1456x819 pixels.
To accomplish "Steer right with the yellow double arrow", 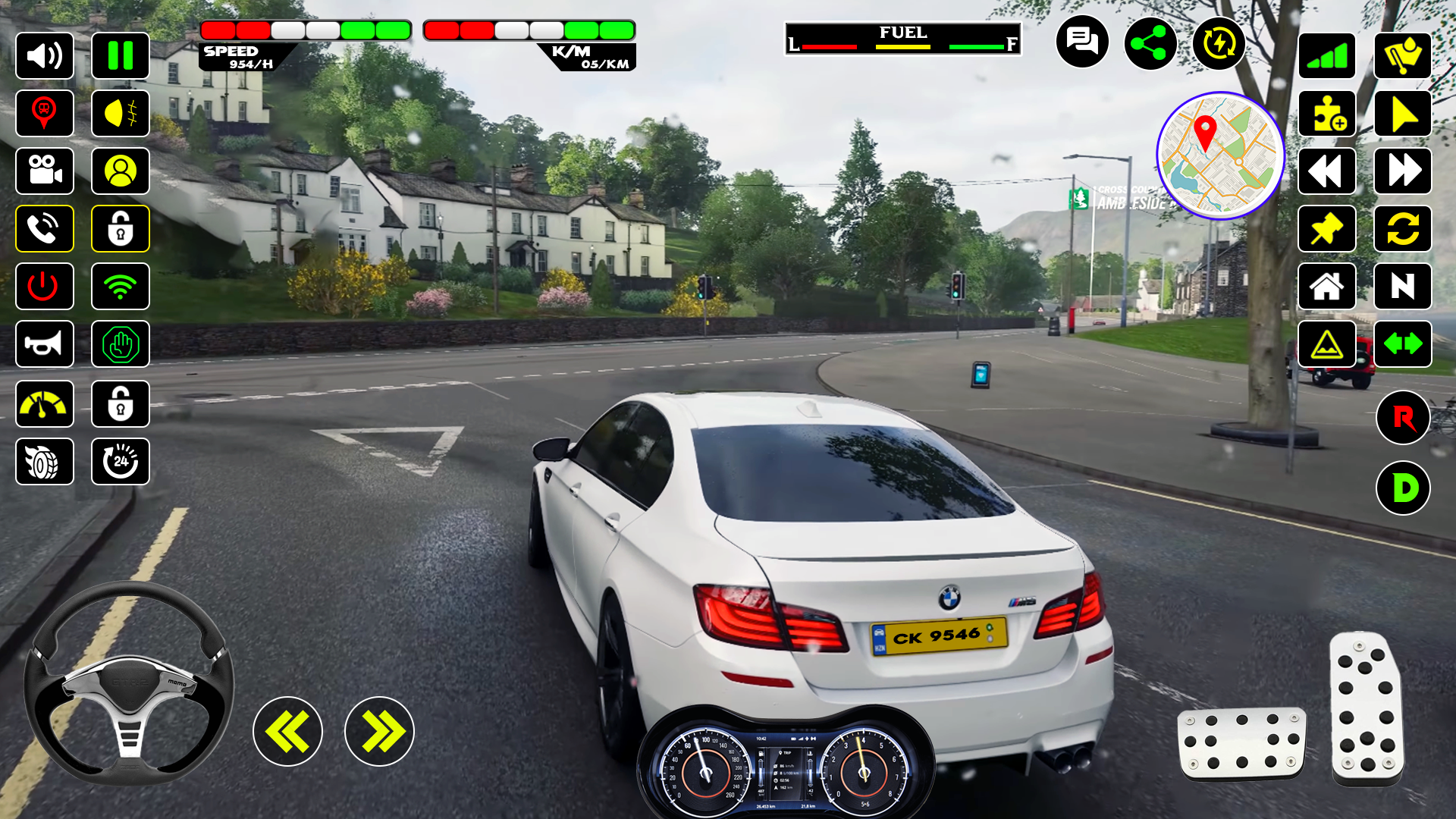I will (x=379, y=732).
